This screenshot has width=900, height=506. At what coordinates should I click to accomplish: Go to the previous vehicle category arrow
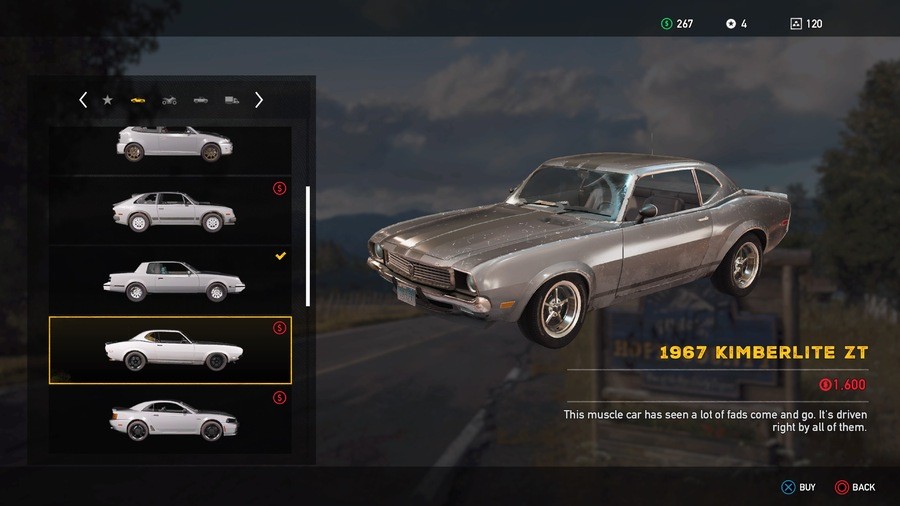pyautogui.click(x=83, y=100)
